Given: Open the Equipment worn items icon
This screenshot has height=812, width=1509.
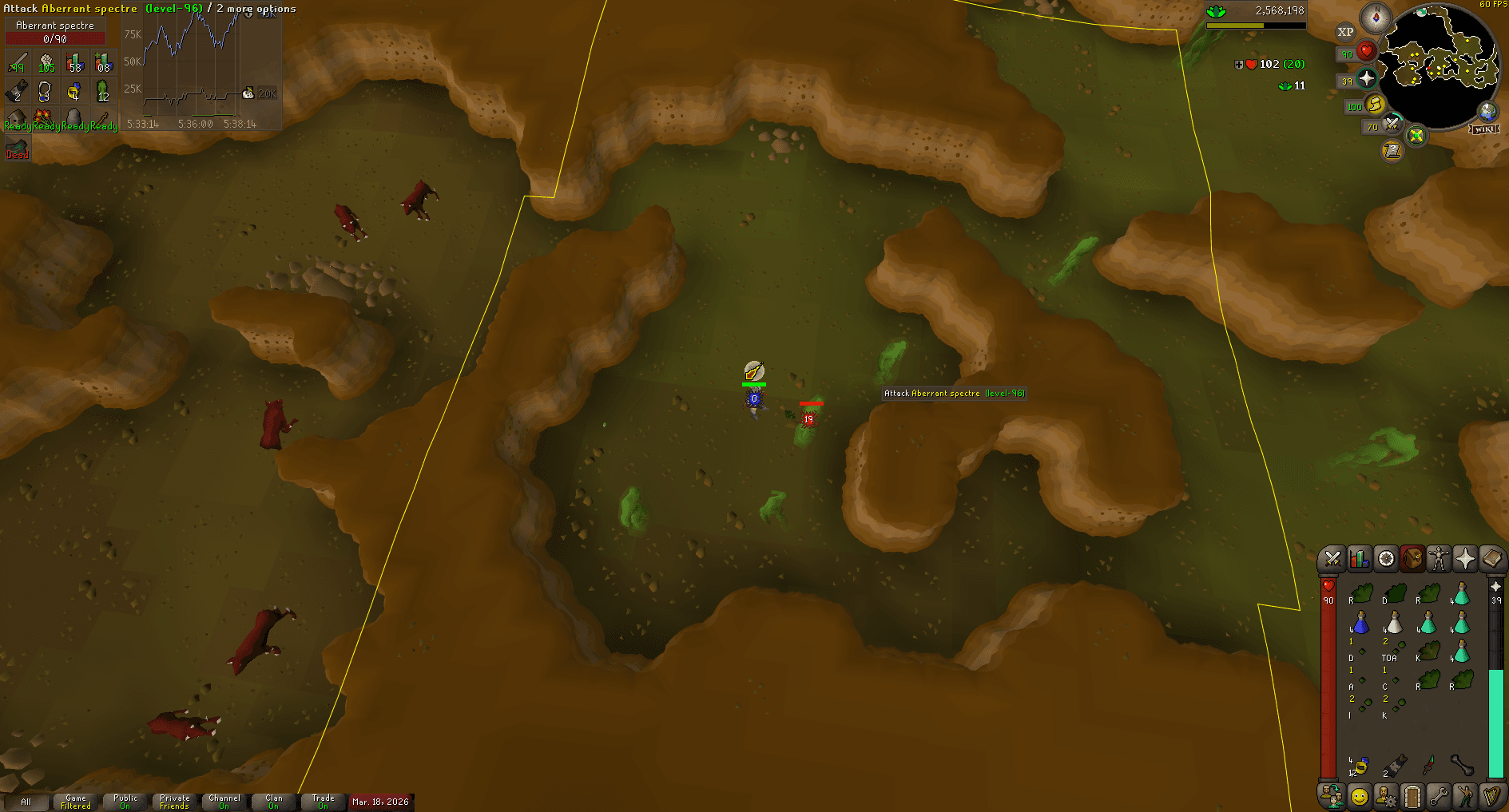Looking at the screenshot, I should [x=1439, y=559].
